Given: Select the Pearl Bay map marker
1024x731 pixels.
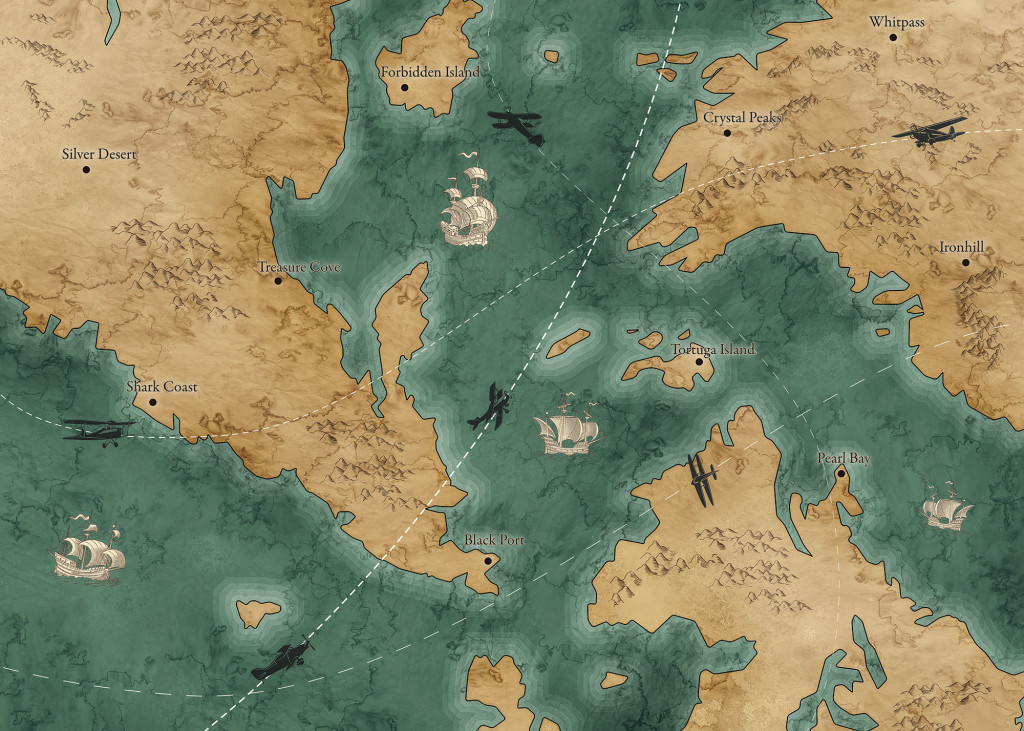Looking at the screenshot, I should point(841,474).
